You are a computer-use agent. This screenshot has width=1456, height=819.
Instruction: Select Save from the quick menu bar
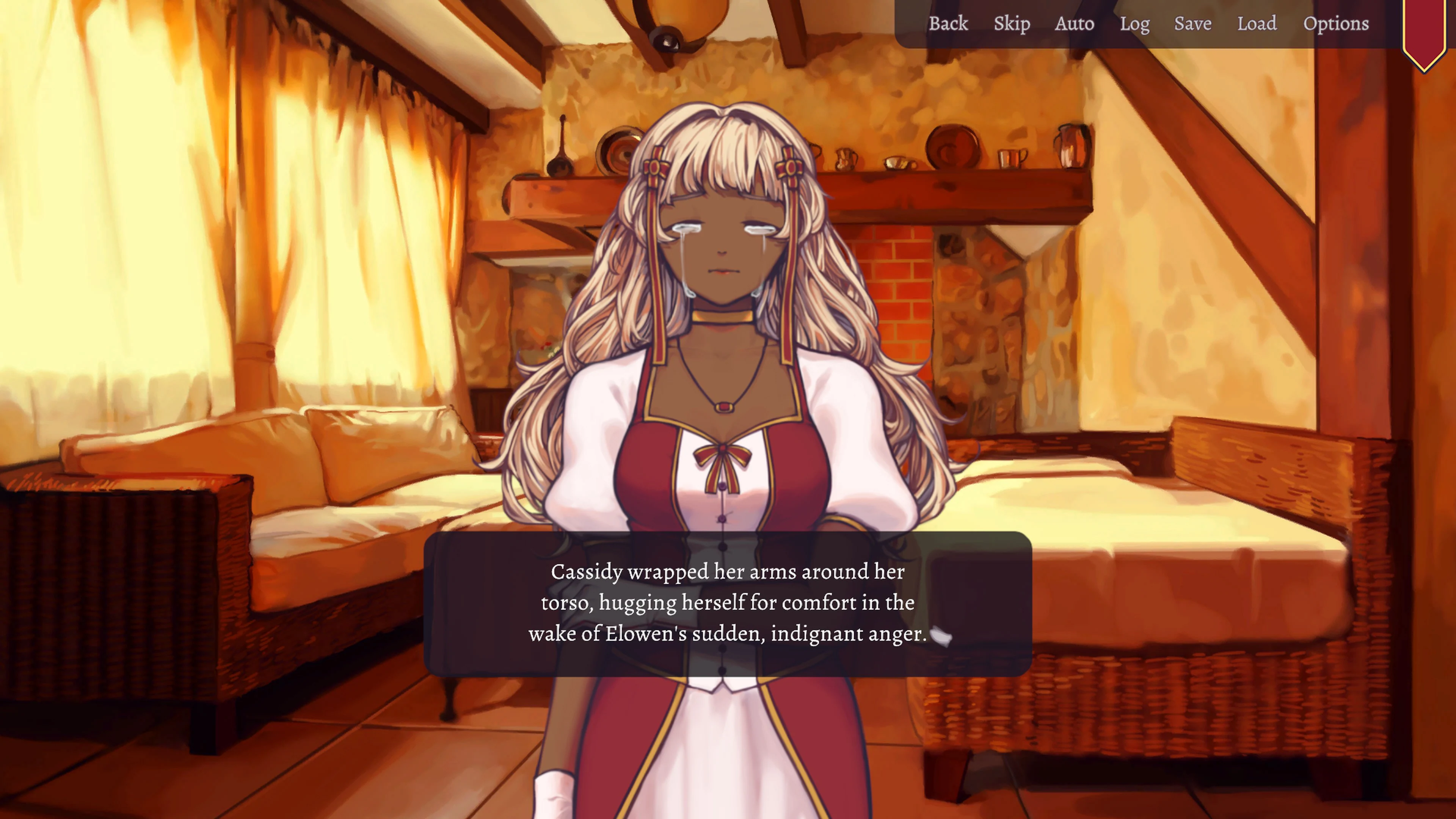tap(1192, 24)
